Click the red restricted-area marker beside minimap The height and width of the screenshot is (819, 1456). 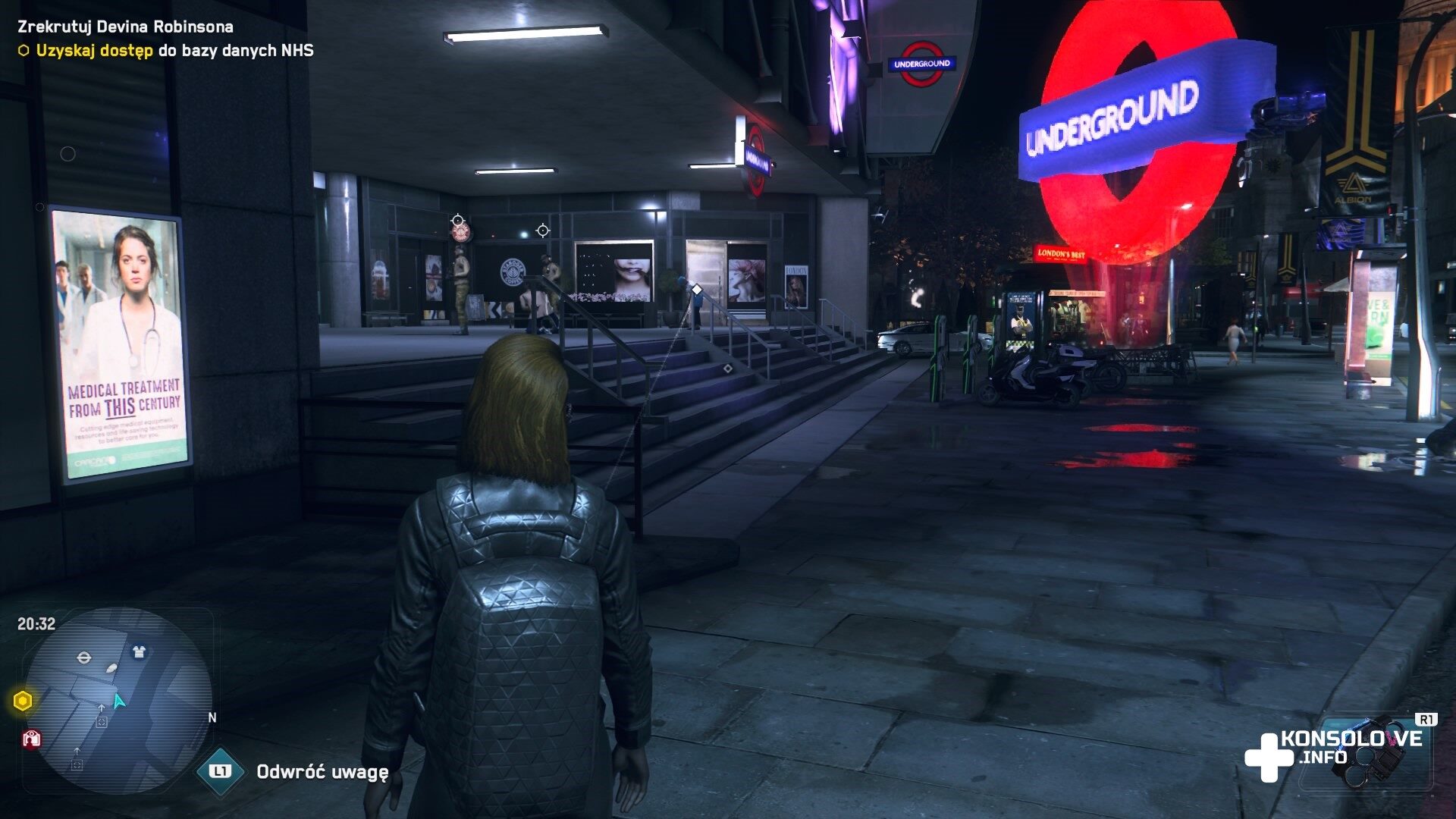tap(31, 739)
